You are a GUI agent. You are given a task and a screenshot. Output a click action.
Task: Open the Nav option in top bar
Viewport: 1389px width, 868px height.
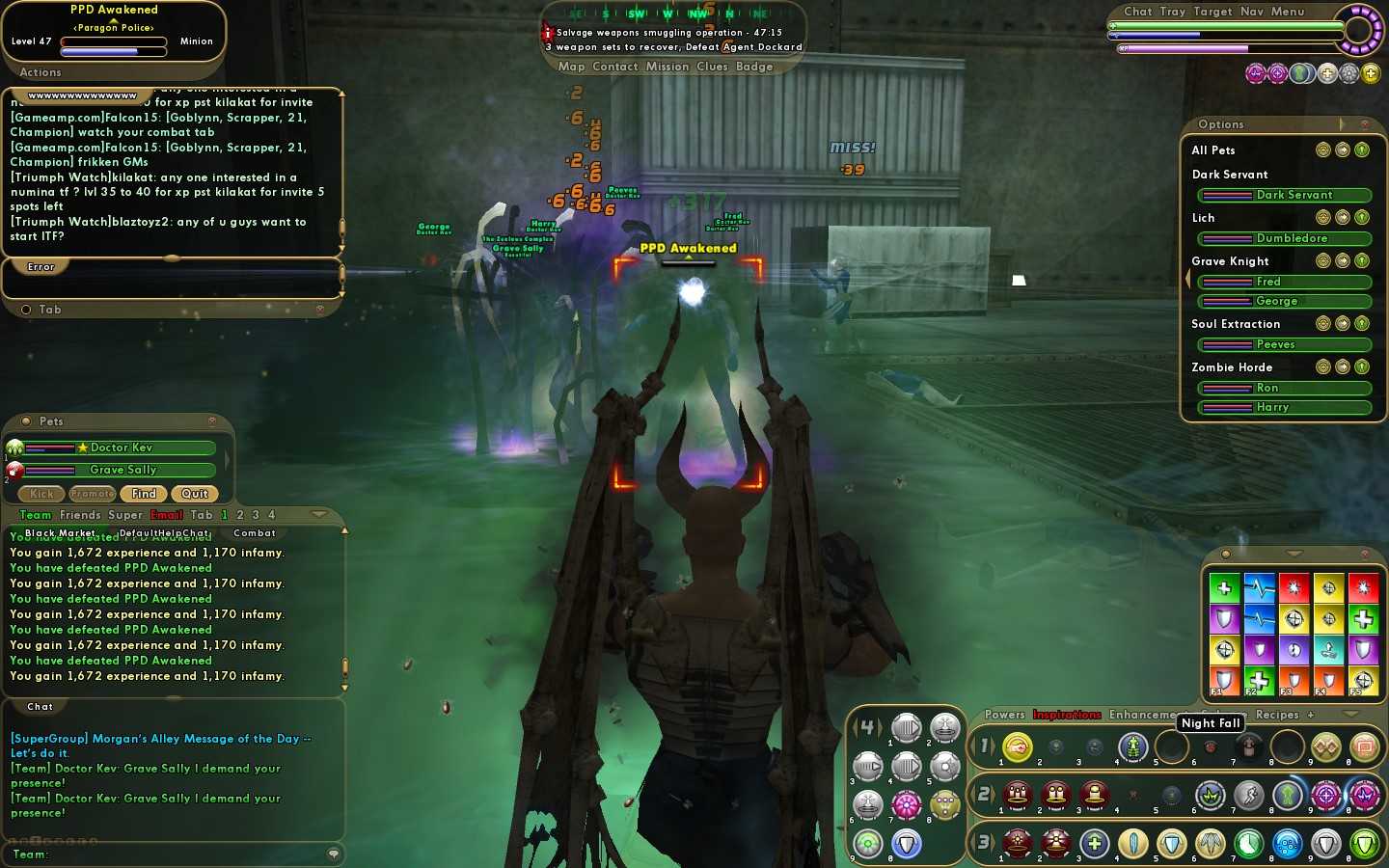pos(1251,12)
